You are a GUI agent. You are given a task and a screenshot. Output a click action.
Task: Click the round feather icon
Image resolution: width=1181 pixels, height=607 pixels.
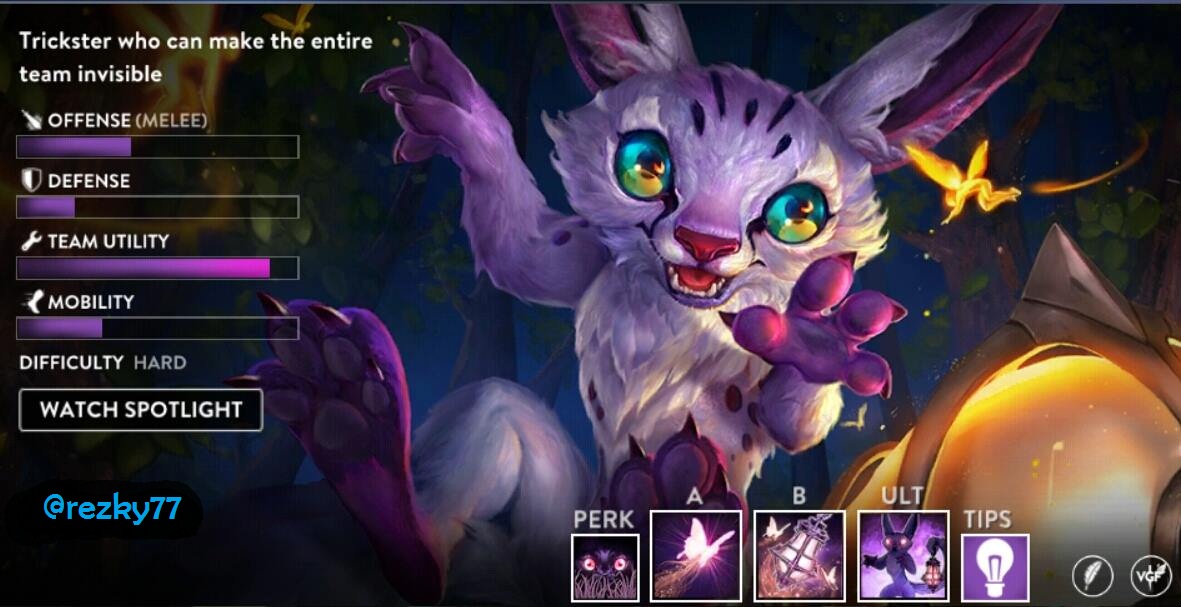(1092, 575)
